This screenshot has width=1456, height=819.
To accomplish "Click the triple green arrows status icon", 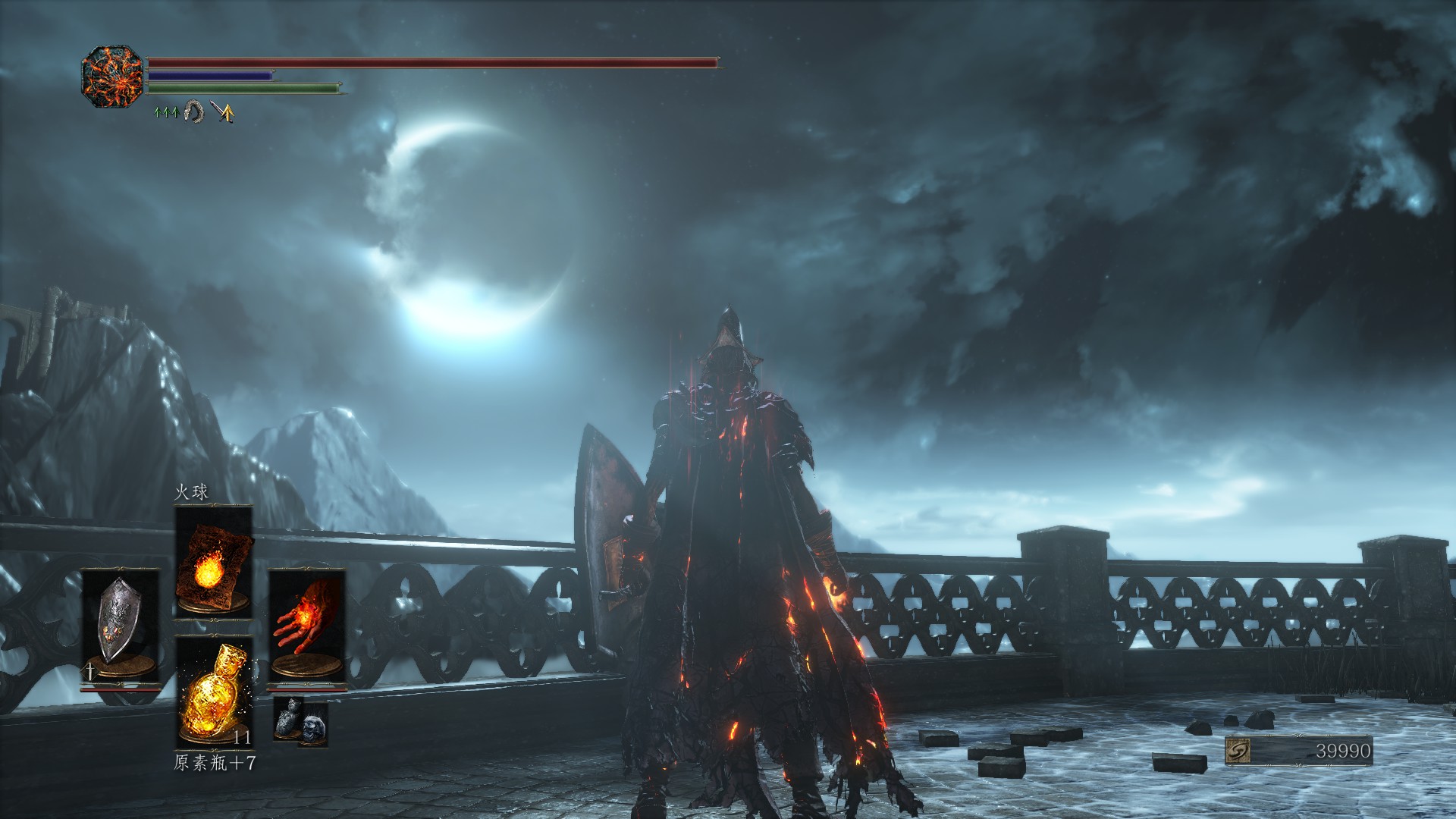I will [167, 113].
